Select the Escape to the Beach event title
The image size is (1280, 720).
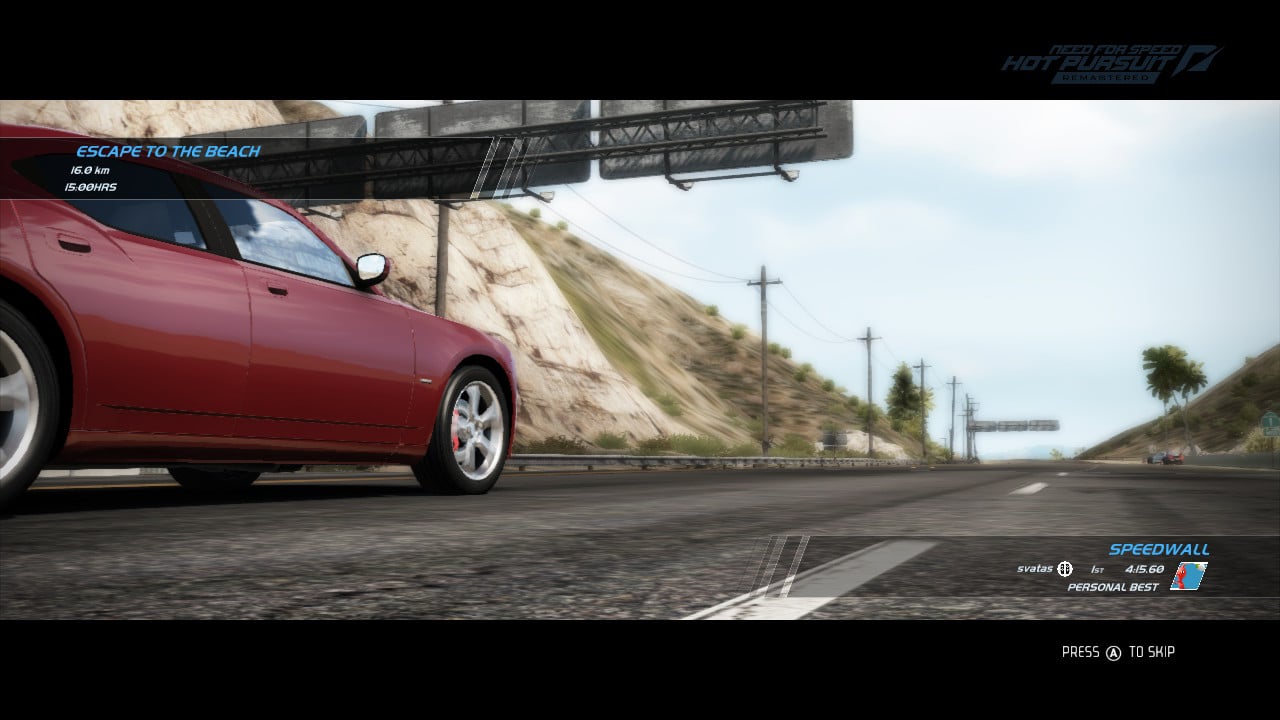(x=166, y=152)
